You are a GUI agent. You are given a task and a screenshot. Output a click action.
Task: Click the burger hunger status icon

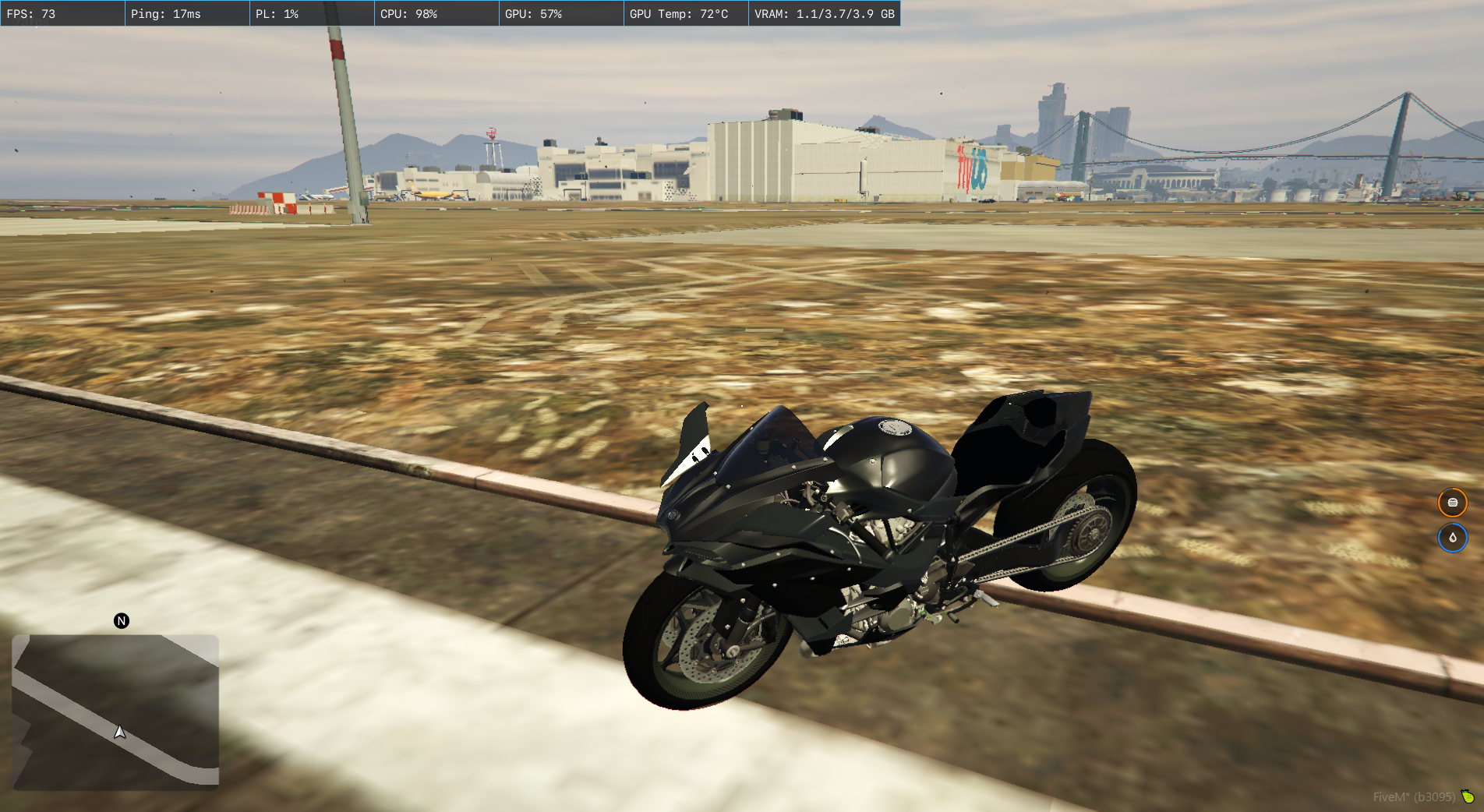point(1452,503)
